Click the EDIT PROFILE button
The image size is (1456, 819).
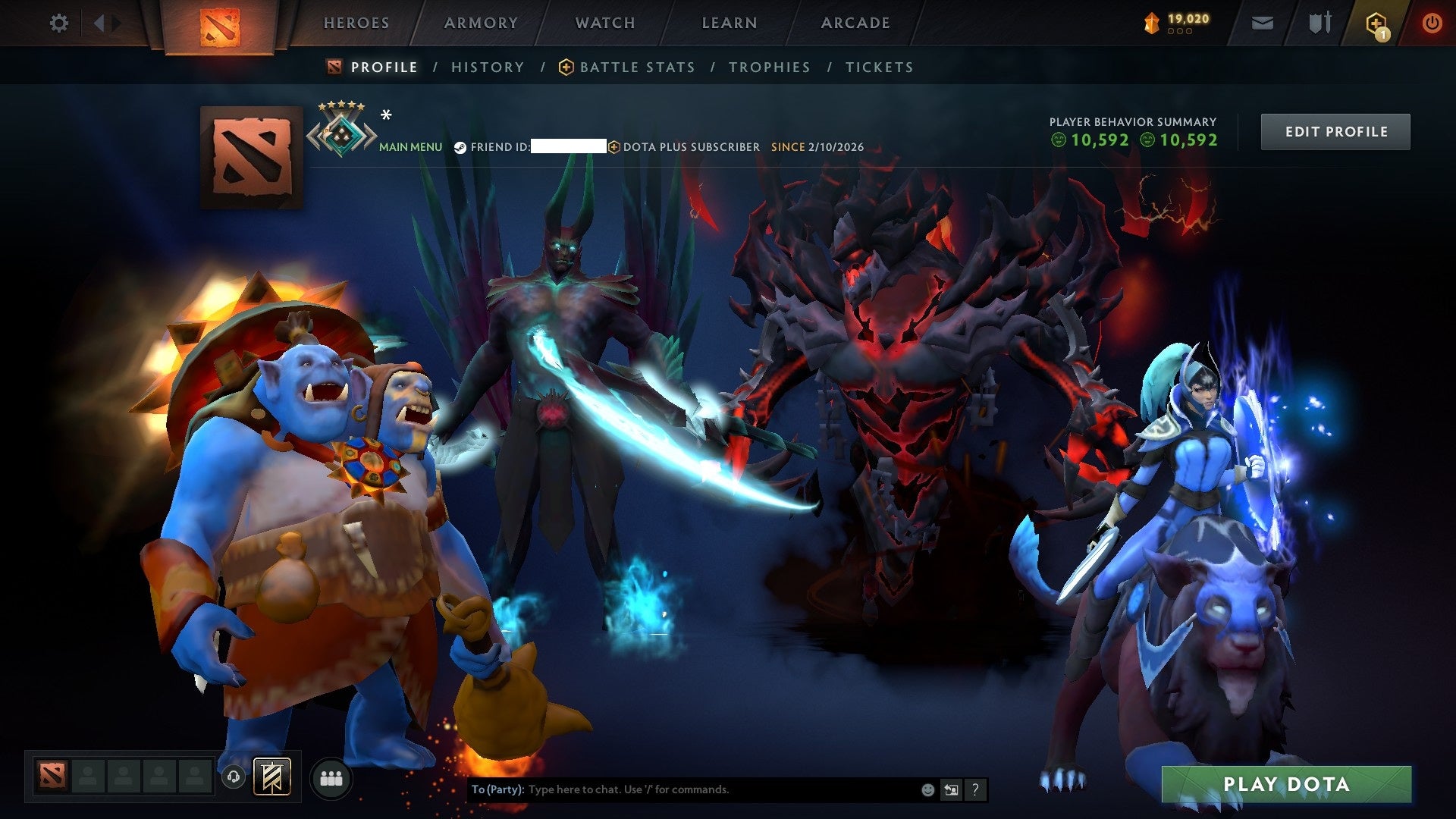[1335, 130]
